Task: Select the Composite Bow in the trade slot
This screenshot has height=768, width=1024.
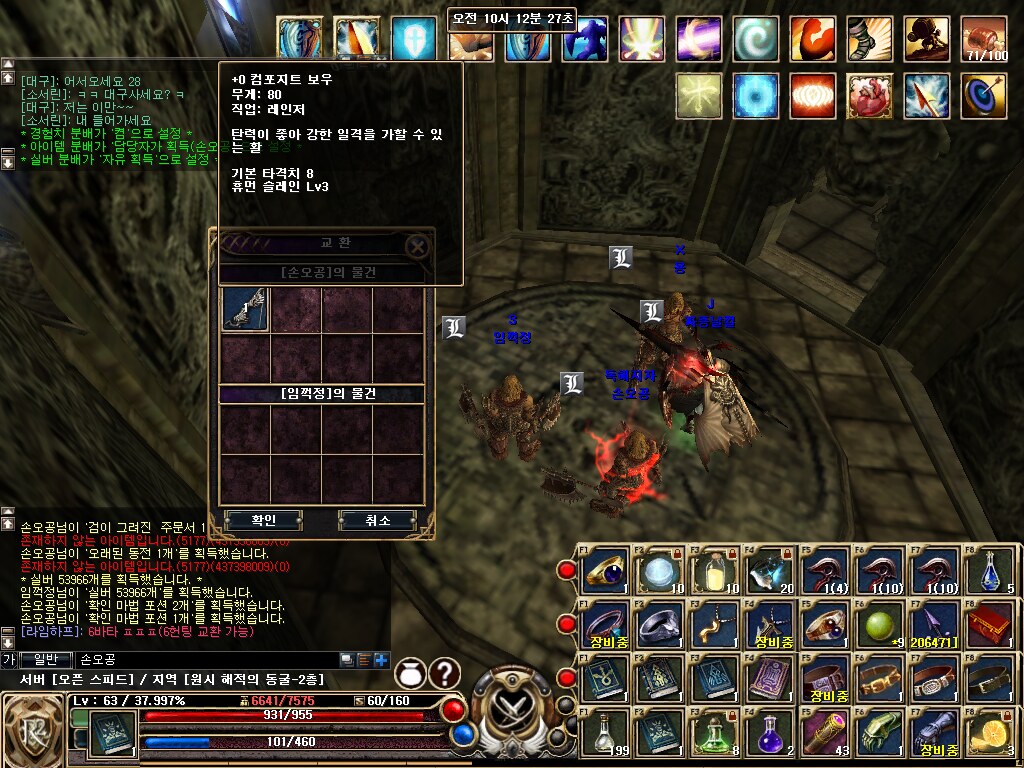Action: 245,308
